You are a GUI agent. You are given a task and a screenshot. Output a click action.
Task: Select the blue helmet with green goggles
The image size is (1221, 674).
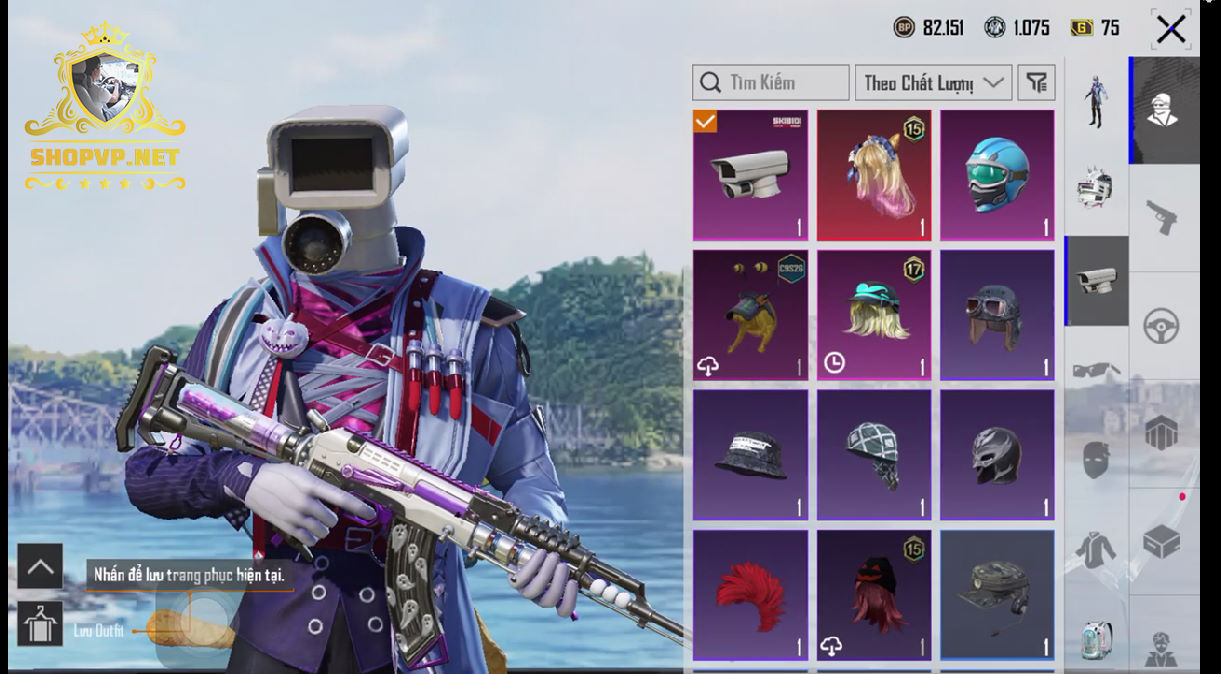pyautogui.click(x=997, y=175)
